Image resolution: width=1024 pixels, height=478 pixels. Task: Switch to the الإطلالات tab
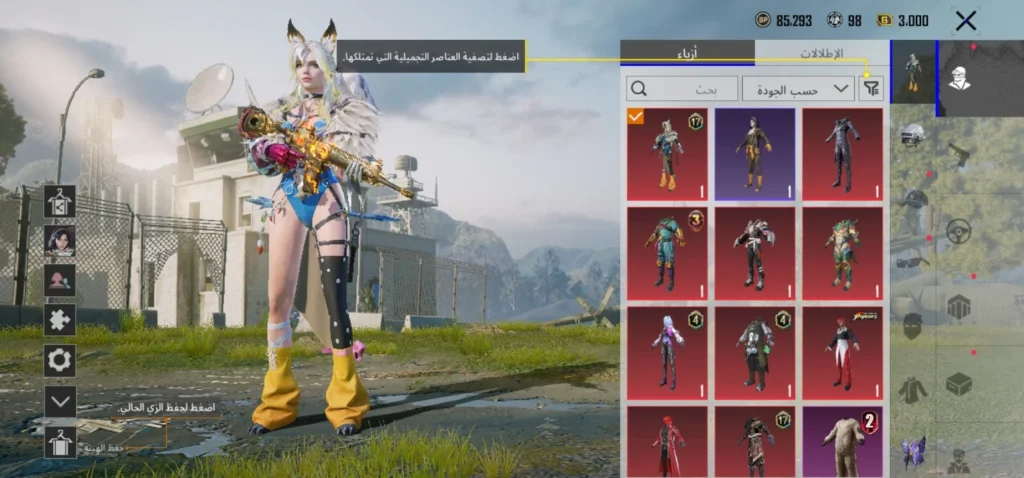point(821,53)
